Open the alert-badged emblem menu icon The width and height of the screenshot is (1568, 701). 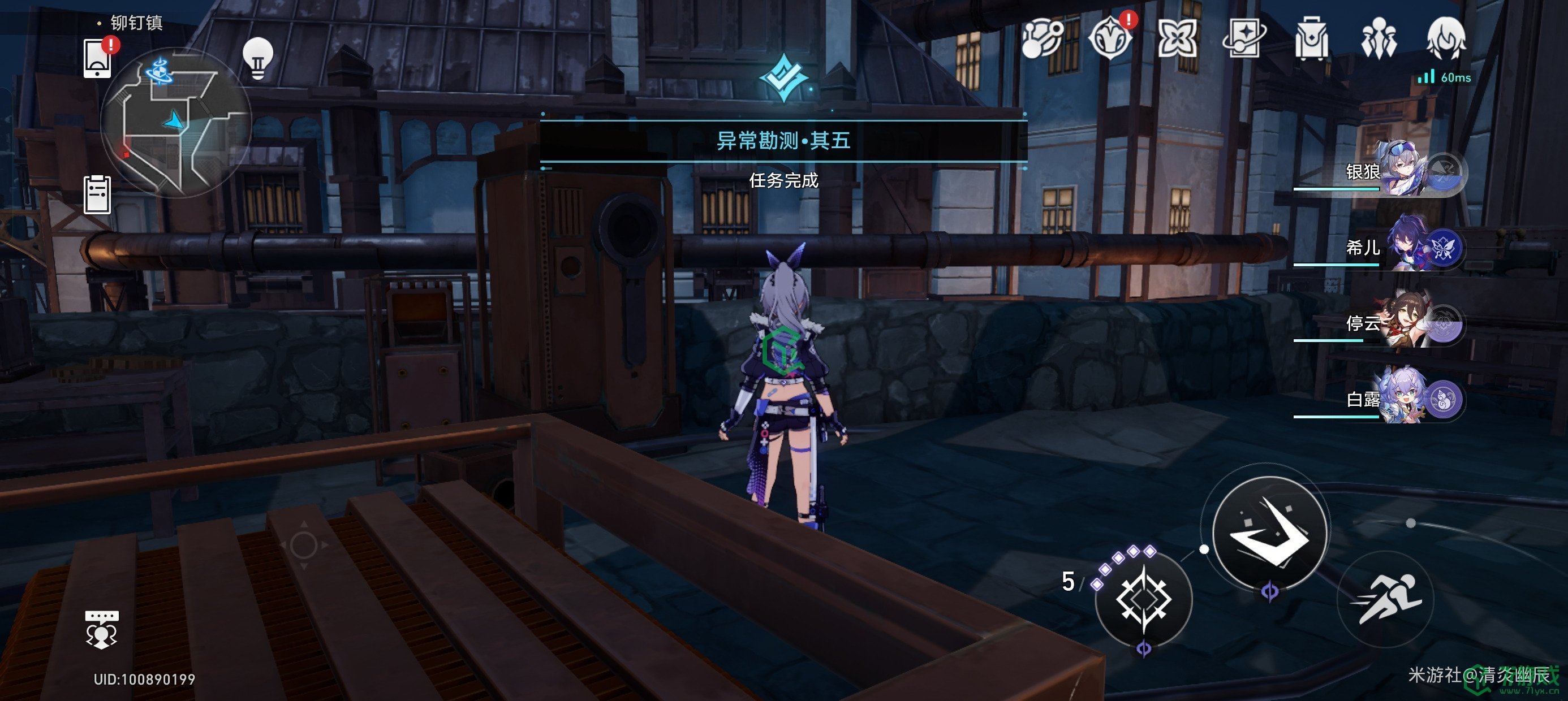tap(1111, 39)
